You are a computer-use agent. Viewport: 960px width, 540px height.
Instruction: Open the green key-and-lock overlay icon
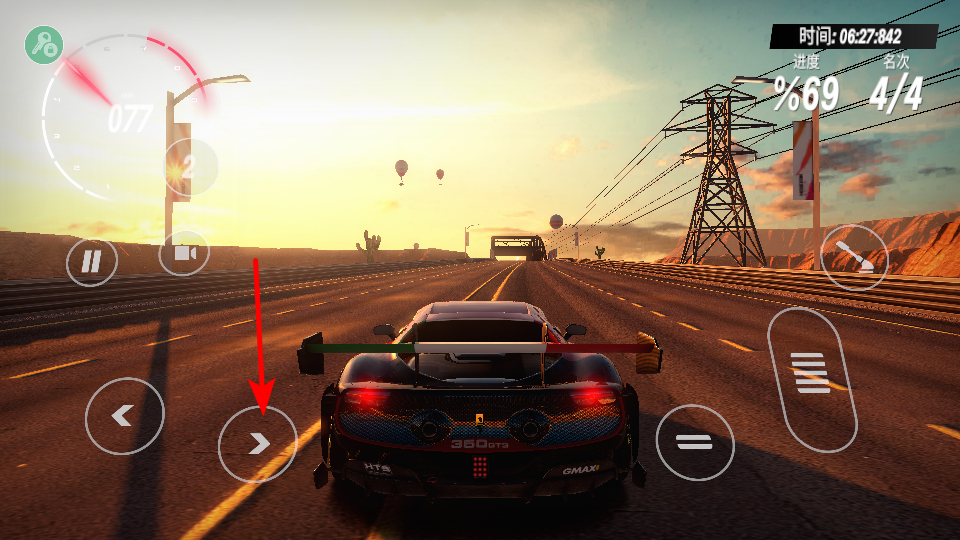[x=44, y=45]
